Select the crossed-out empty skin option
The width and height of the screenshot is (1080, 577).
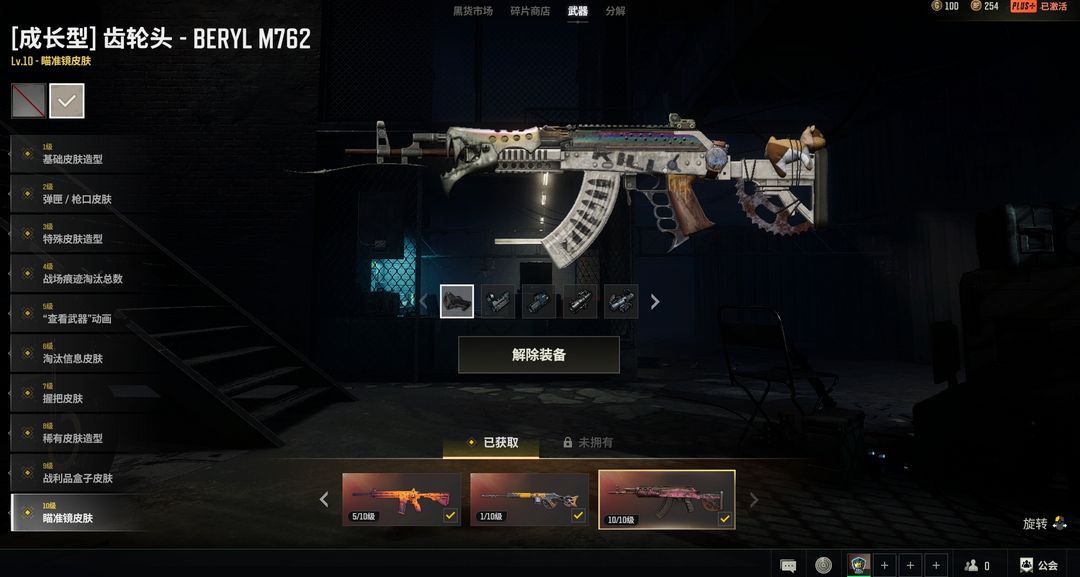tap(28, 100)
